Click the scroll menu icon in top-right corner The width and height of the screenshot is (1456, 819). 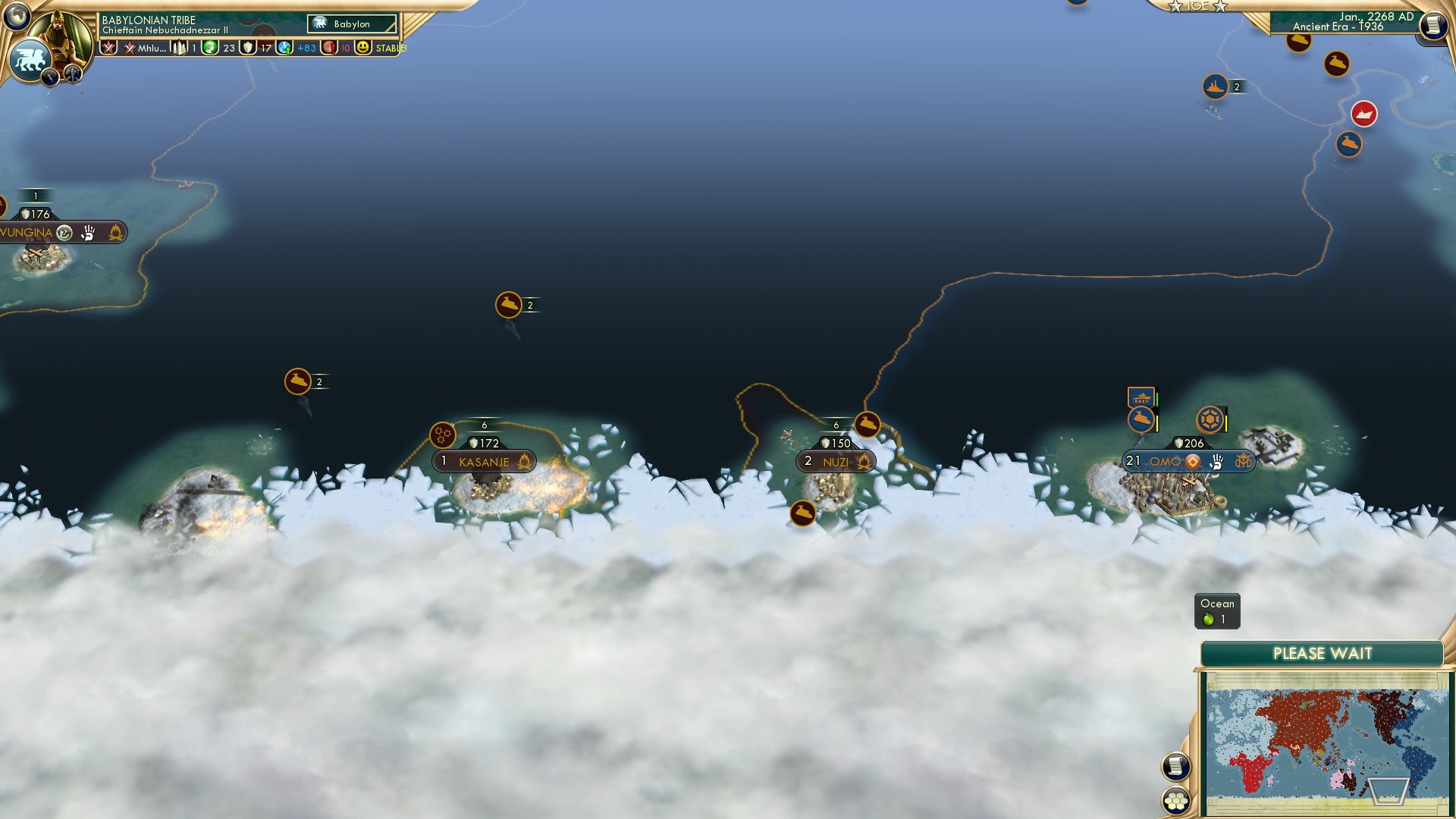click(x=1432, y=25)
